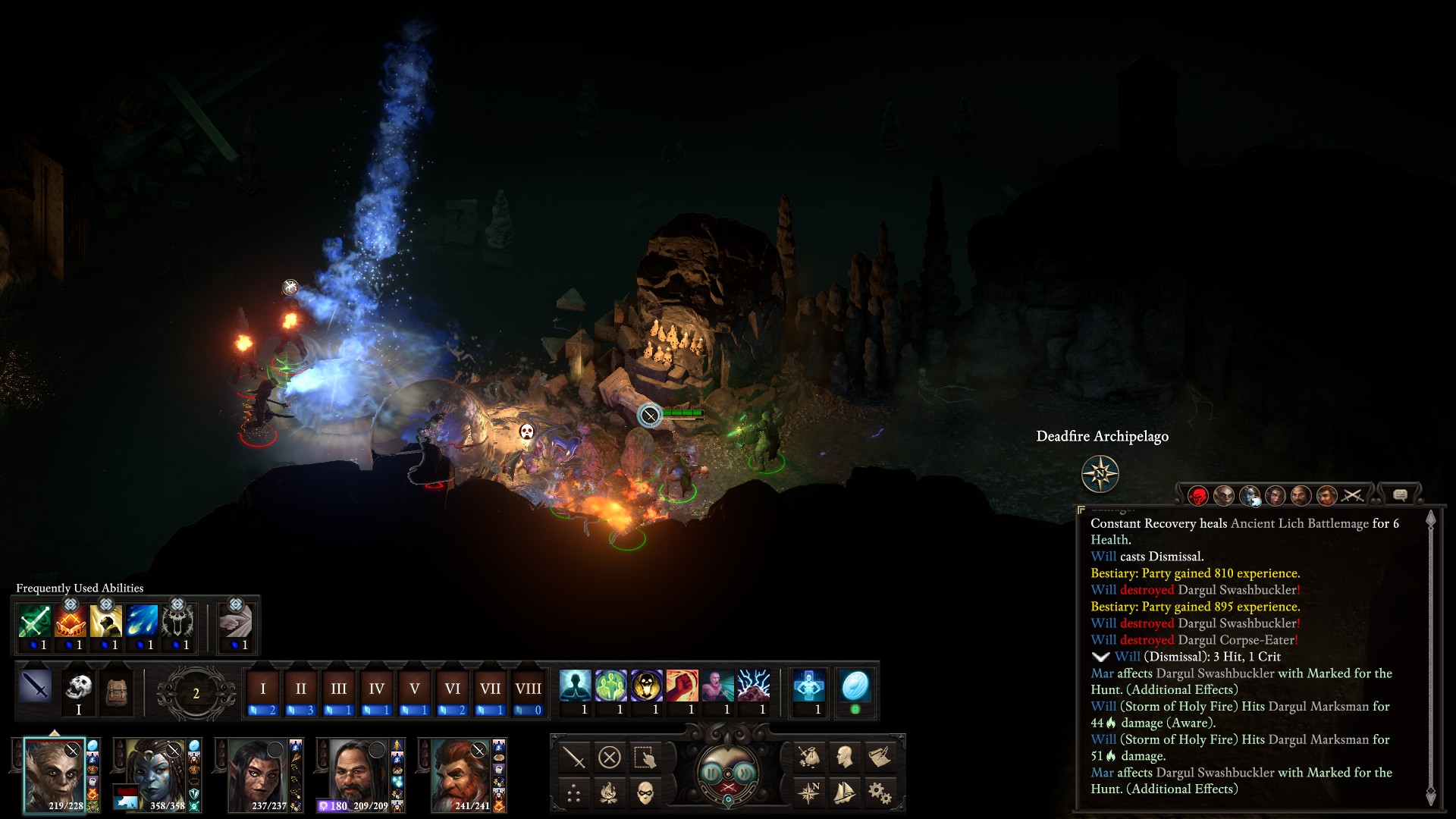Filter combat log by red enemy icon
Viewport: 1456px width, 819px height.
tap(1198, 496)
